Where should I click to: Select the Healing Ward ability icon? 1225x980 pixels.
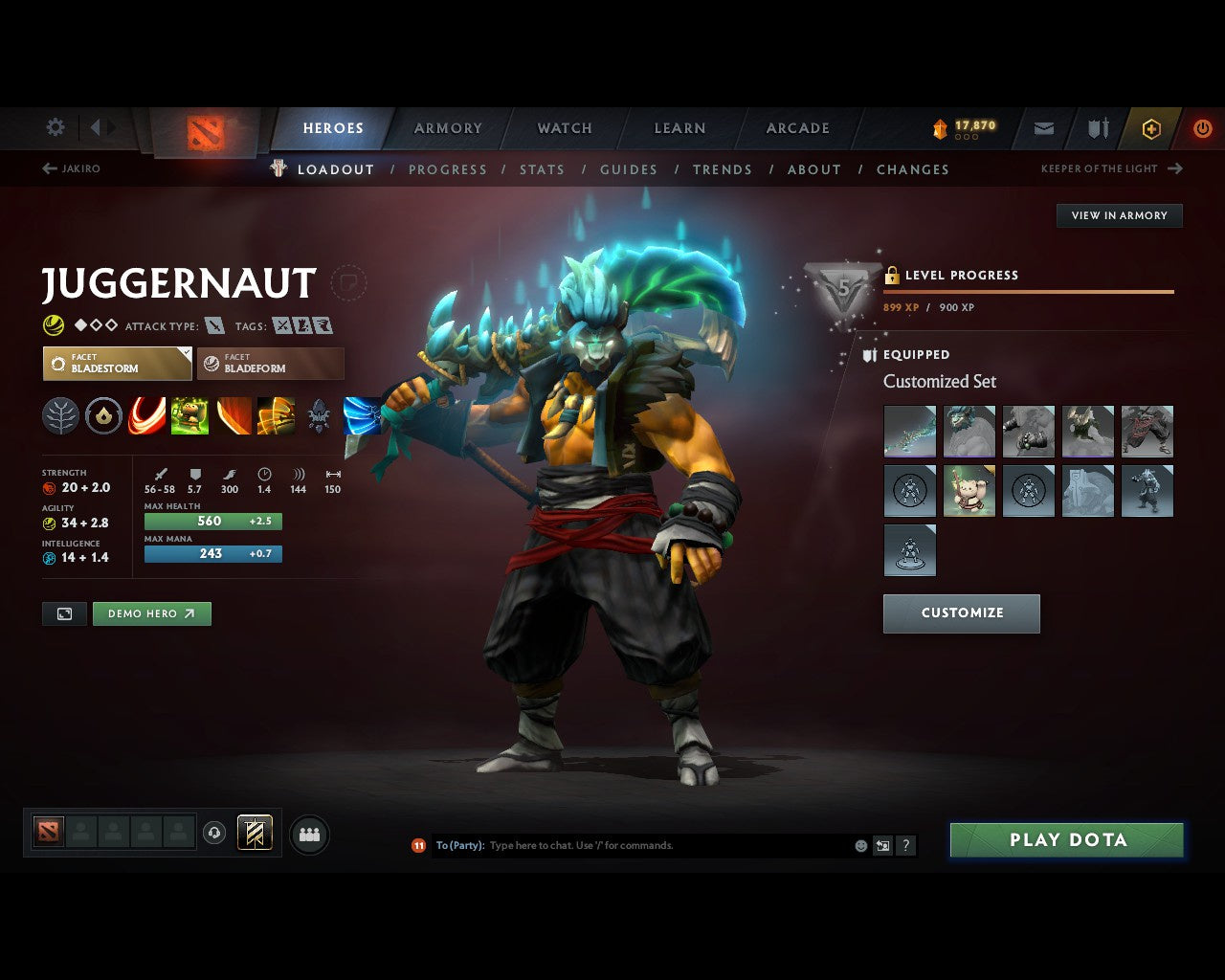click(189, 415)
